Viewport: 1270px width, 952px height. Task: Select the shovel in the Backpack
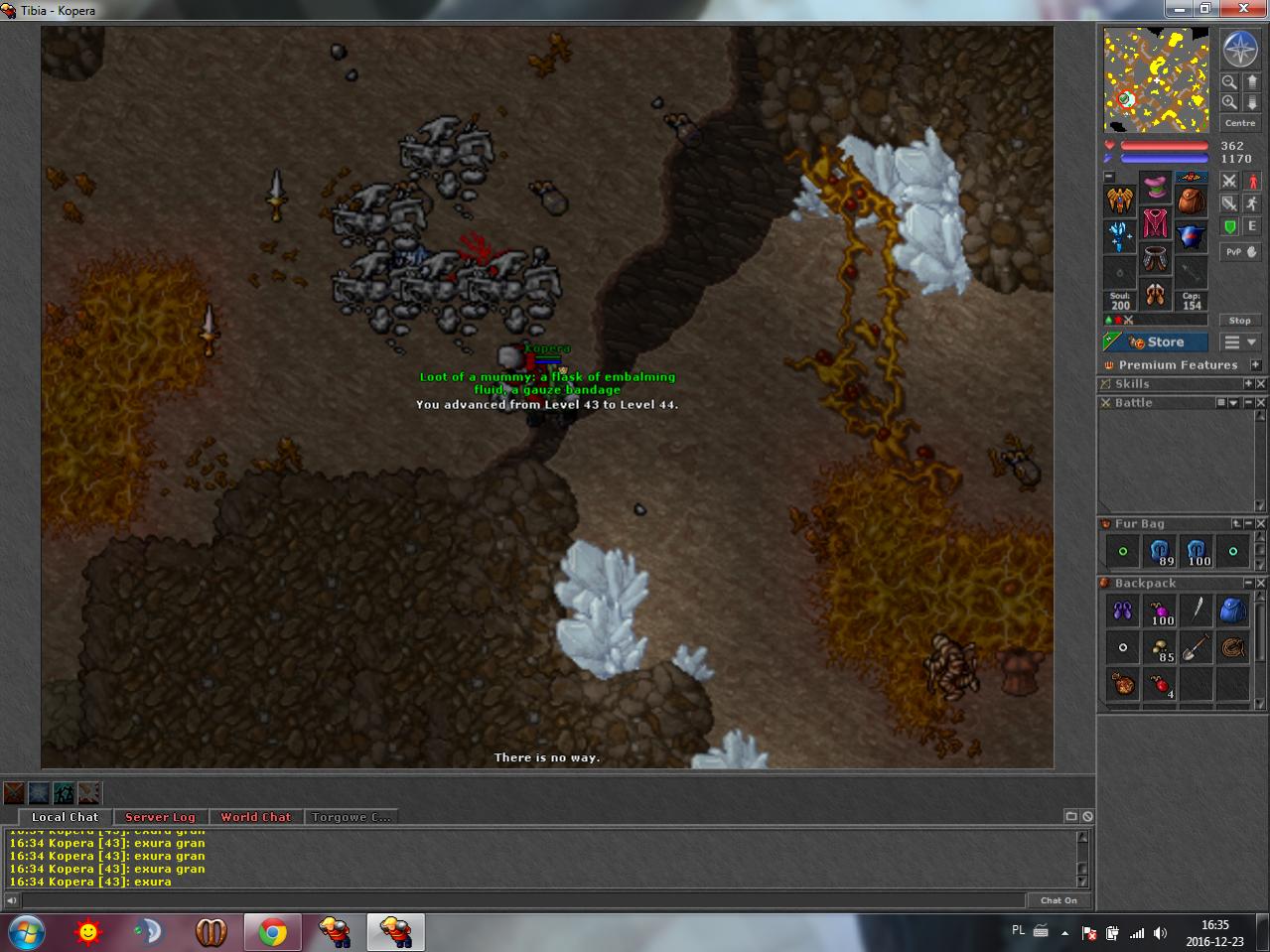[x=1197, y=647]
